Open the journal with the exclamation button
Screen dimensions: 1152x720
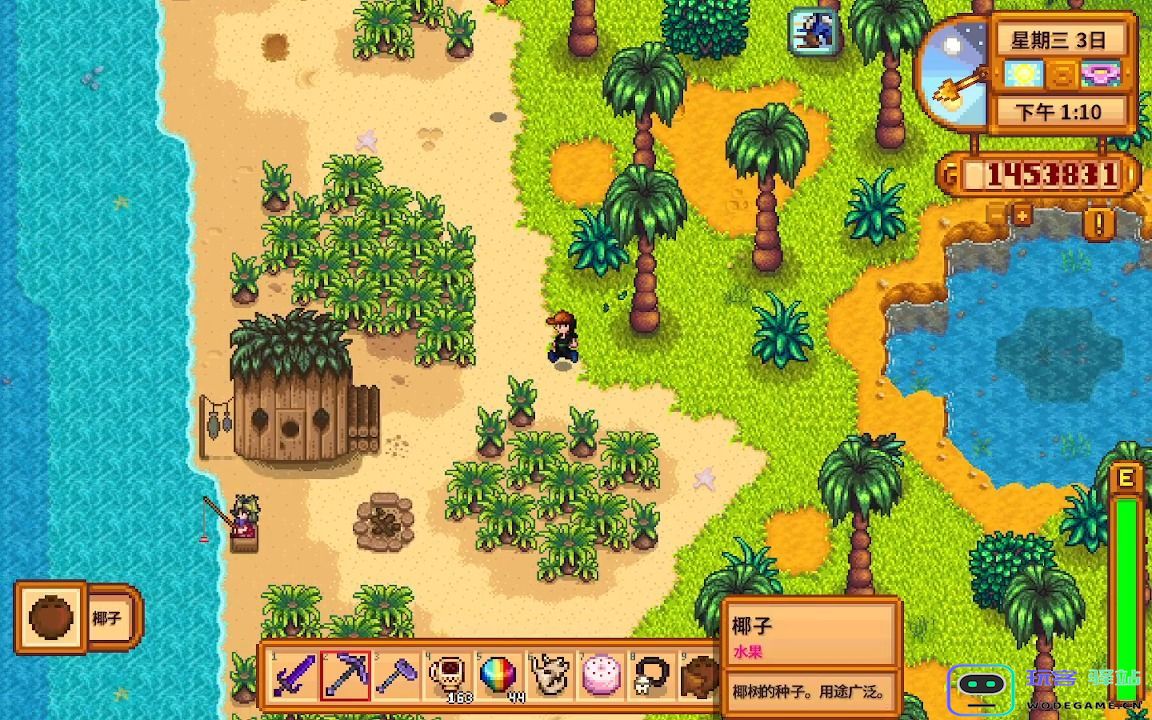[1100, 222]
